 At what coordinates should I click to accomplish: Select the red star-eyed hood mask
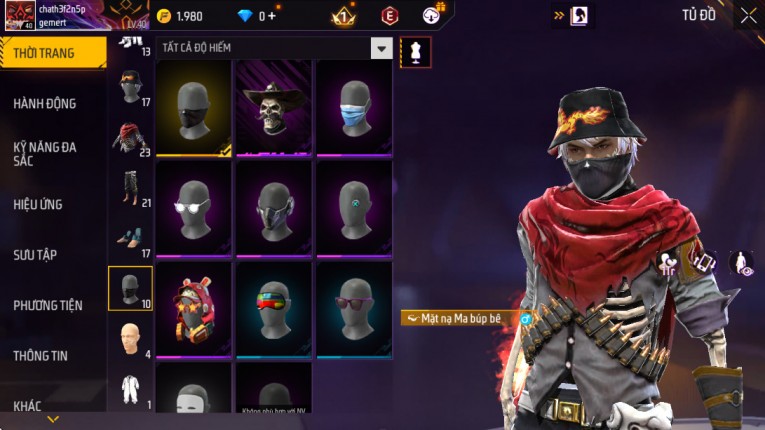[194, 308]
